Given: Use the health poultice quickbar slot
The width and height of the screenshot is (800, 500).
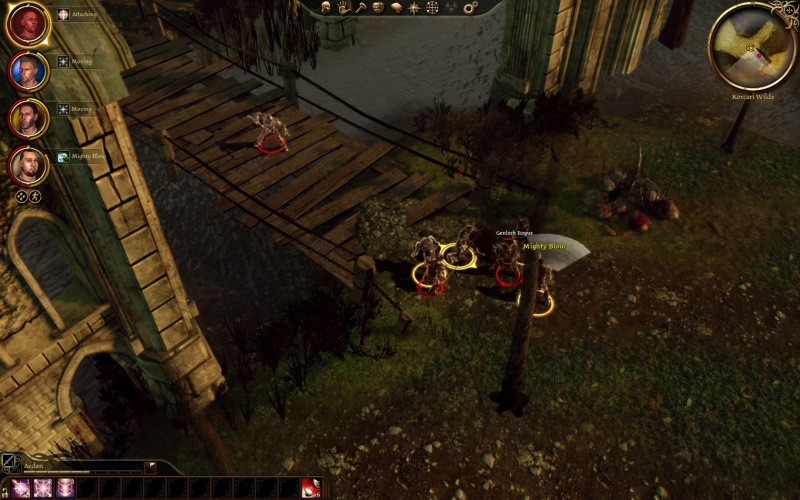Looking at the screenshot, I should click(311, 489).
